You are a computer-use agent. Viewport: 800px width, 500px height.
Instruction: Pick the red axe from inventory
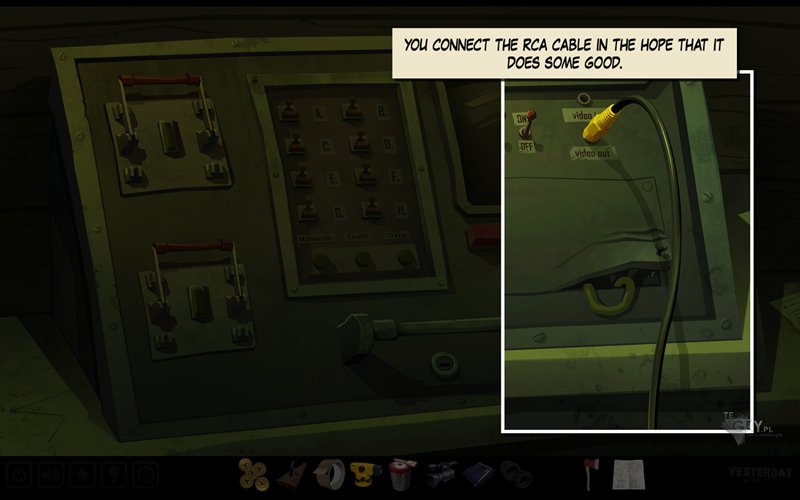click(x=590, y=472)
